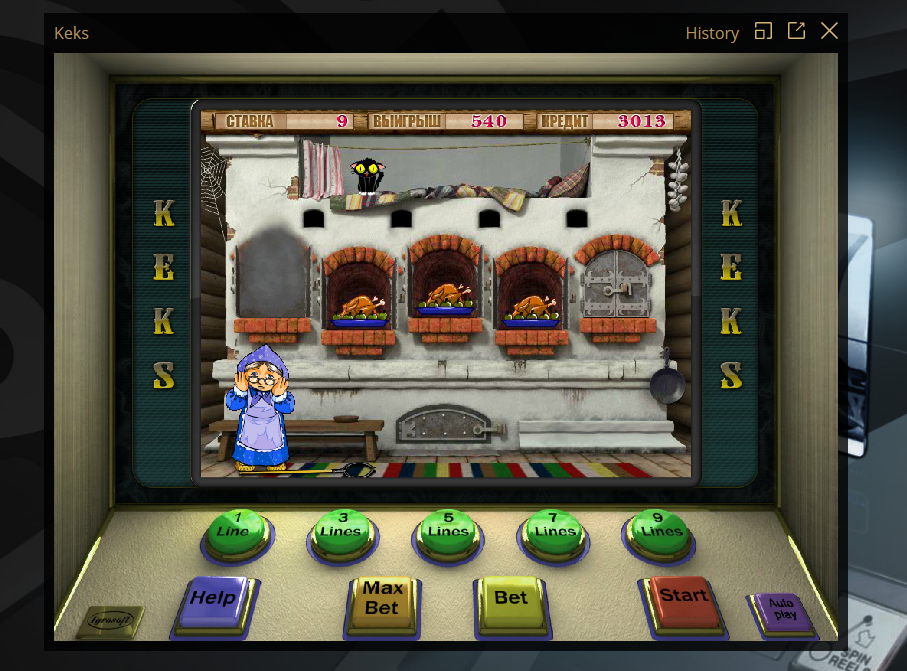Image resolution: width=907 pixels, height=671 pixels.
Task: Click the Max Bet button
Action: click(381, 599)
